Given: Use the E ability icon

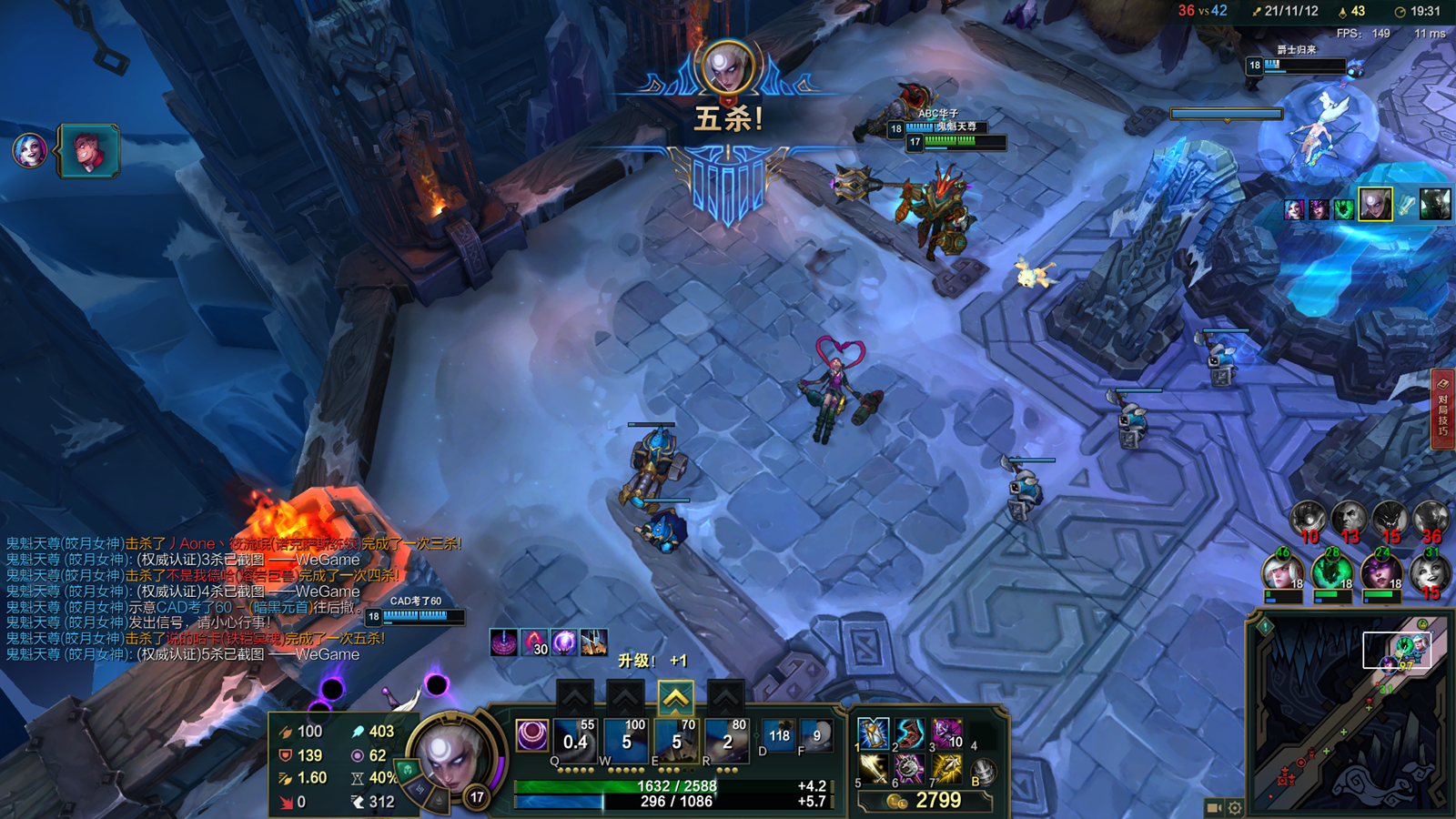Looking at the screenshot, I should click(x=677, y=739).
